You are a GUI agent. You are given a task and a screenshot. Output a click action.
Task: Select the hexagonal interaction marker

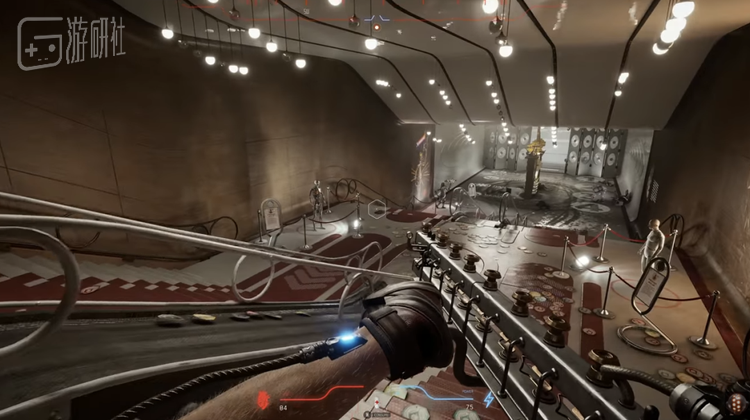376,209
